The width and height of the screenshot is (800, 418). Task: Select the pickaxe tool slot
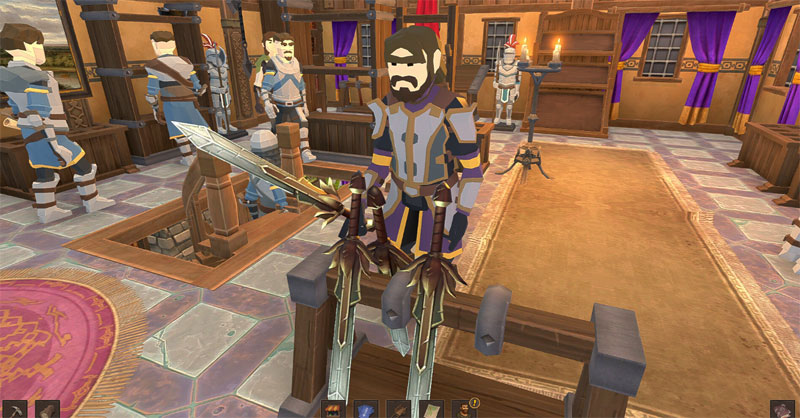click(x=15, y=410)
